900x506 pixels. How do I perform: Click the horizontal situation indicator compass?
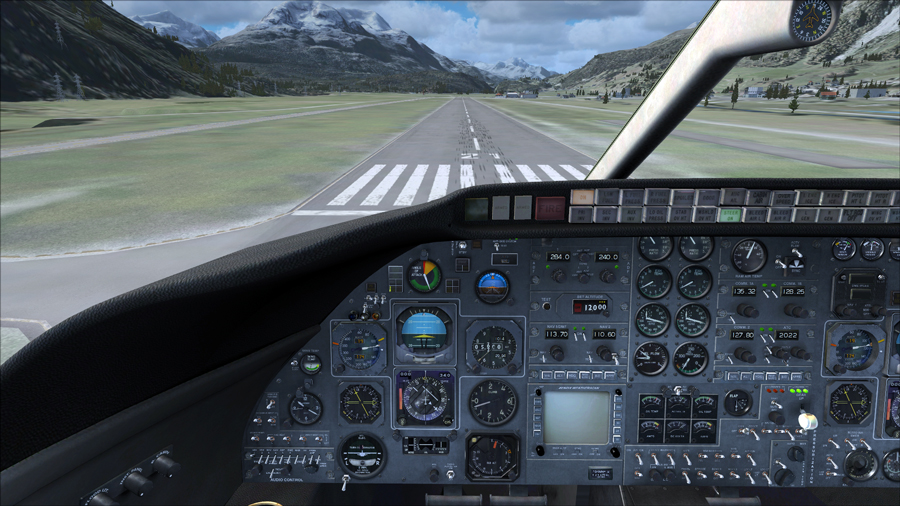pos(425,397)
